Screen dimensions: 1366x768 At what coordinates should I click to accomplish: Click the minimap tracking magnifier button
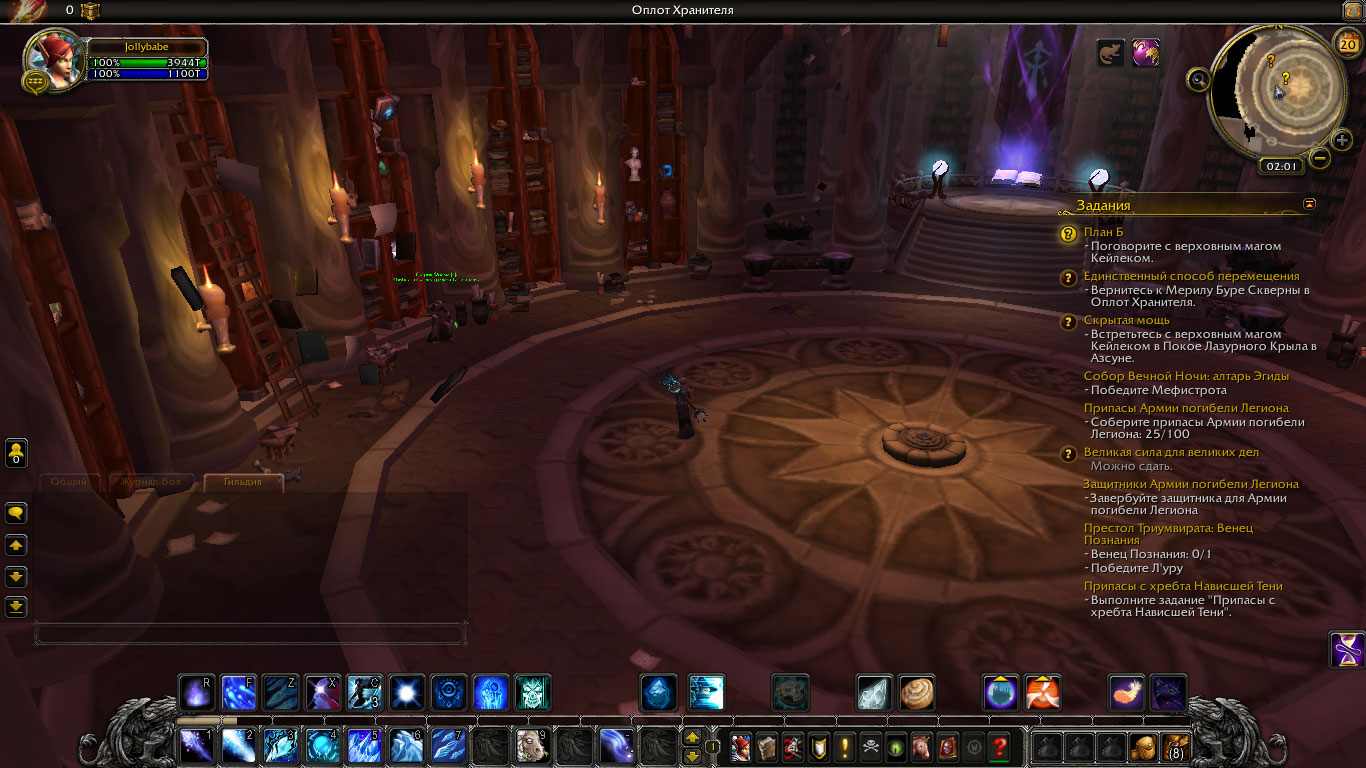coord(1199,80)
